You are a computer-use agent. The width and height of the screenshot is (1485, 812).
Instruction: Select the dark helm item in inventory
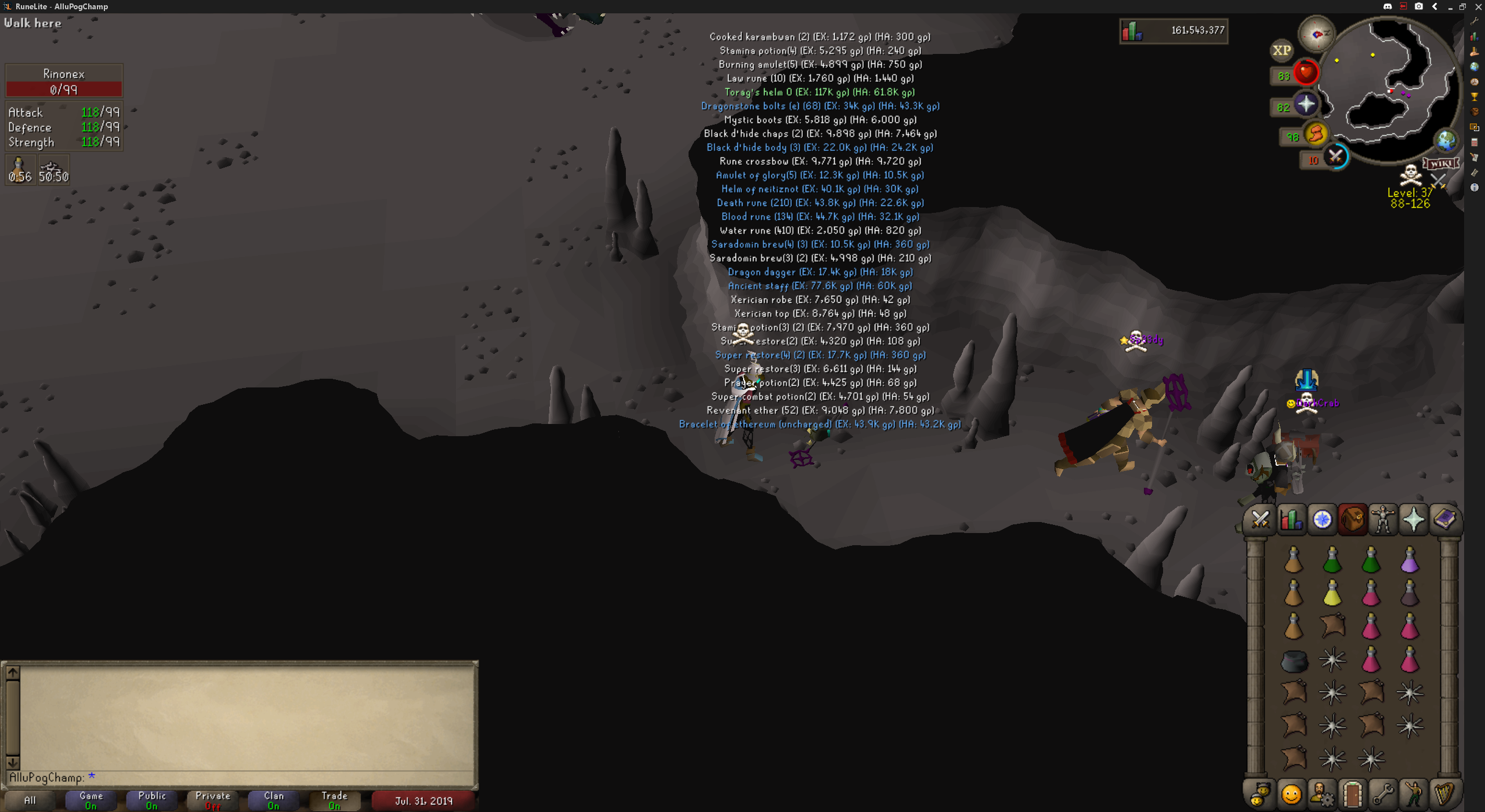pos(1294,661)
